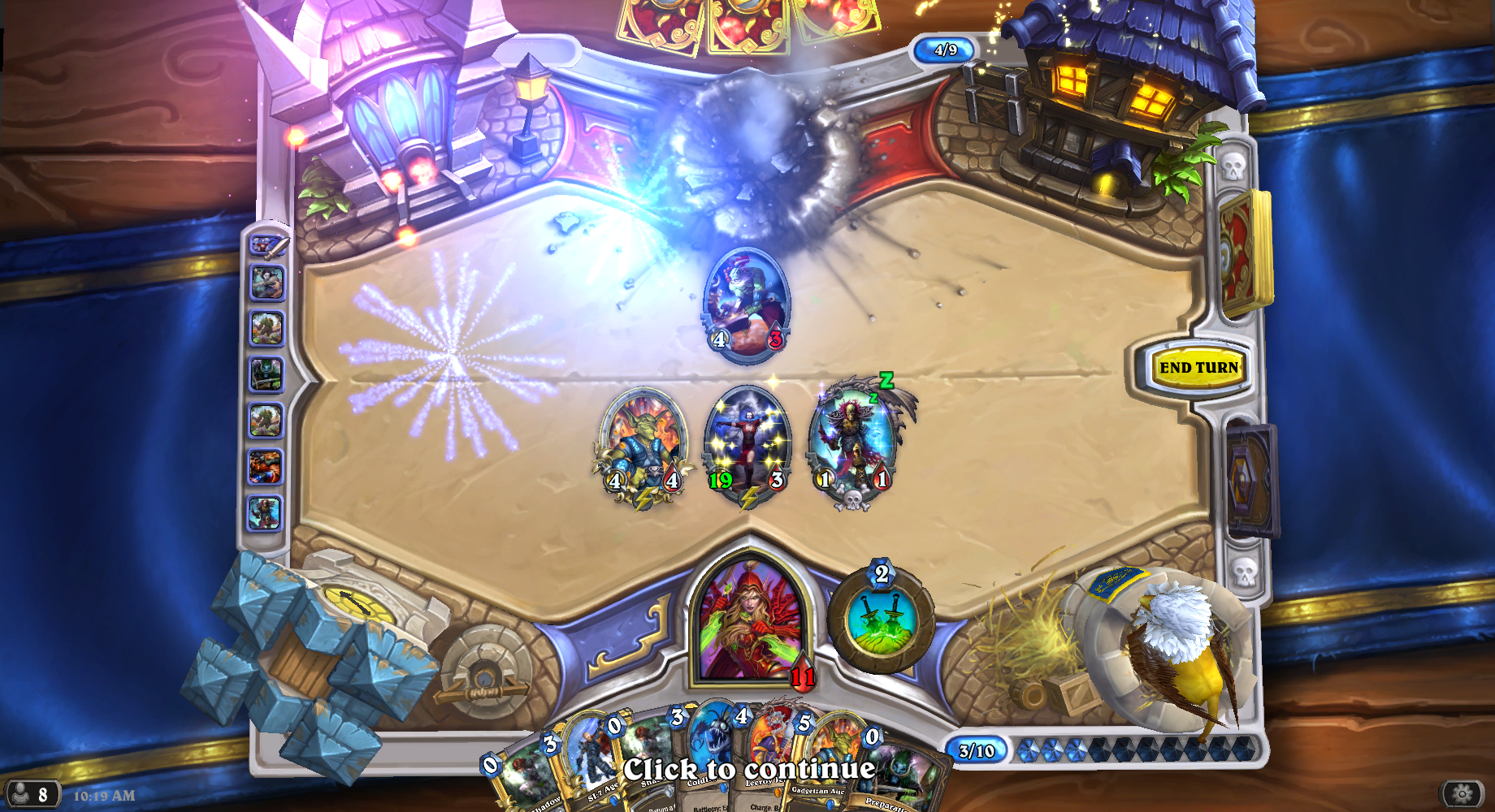
Task: Select Valeera hero portrait
Action: tap(751, 621)
